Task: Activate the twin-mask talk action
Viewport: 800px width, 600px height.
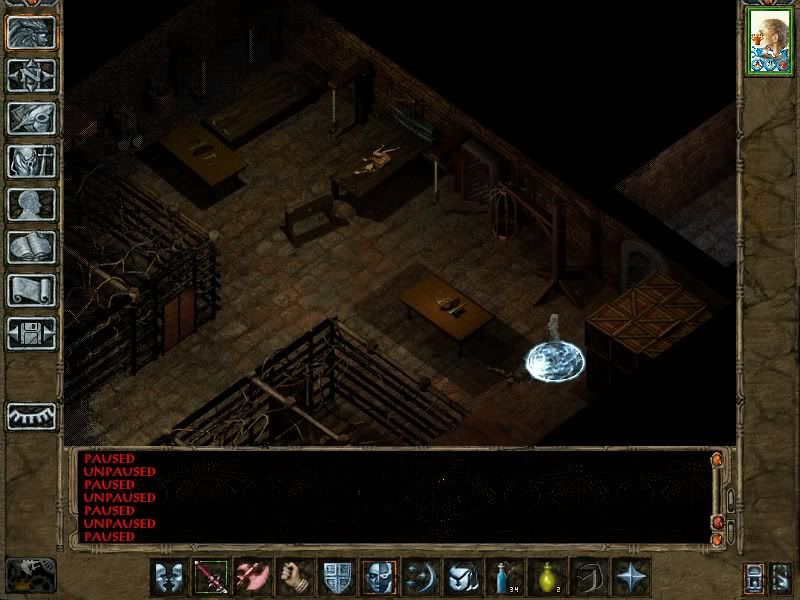Action: [169, 578]
